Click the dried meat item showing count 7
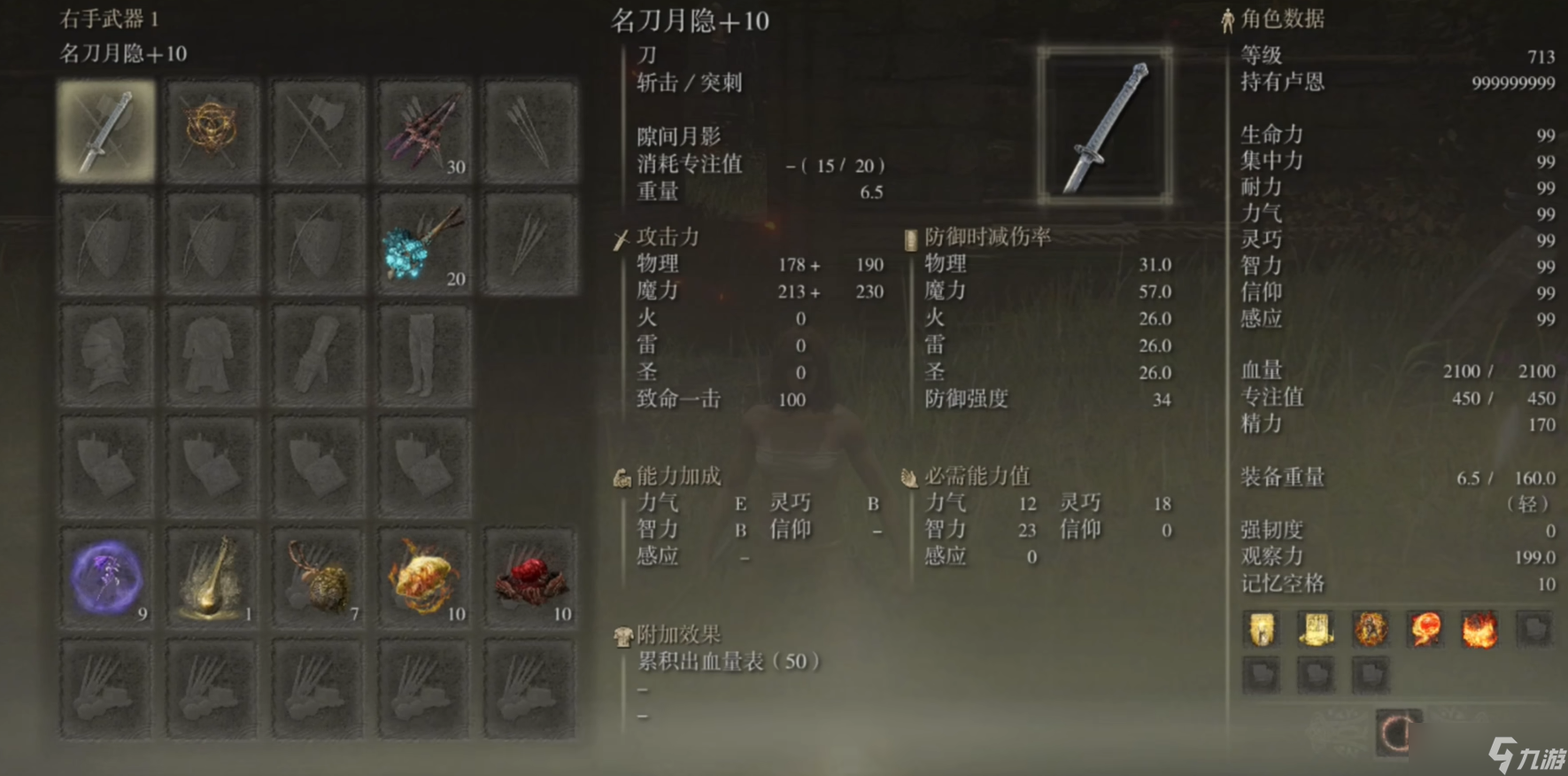This screenshot has height=776, width=1568. (317, 577)
